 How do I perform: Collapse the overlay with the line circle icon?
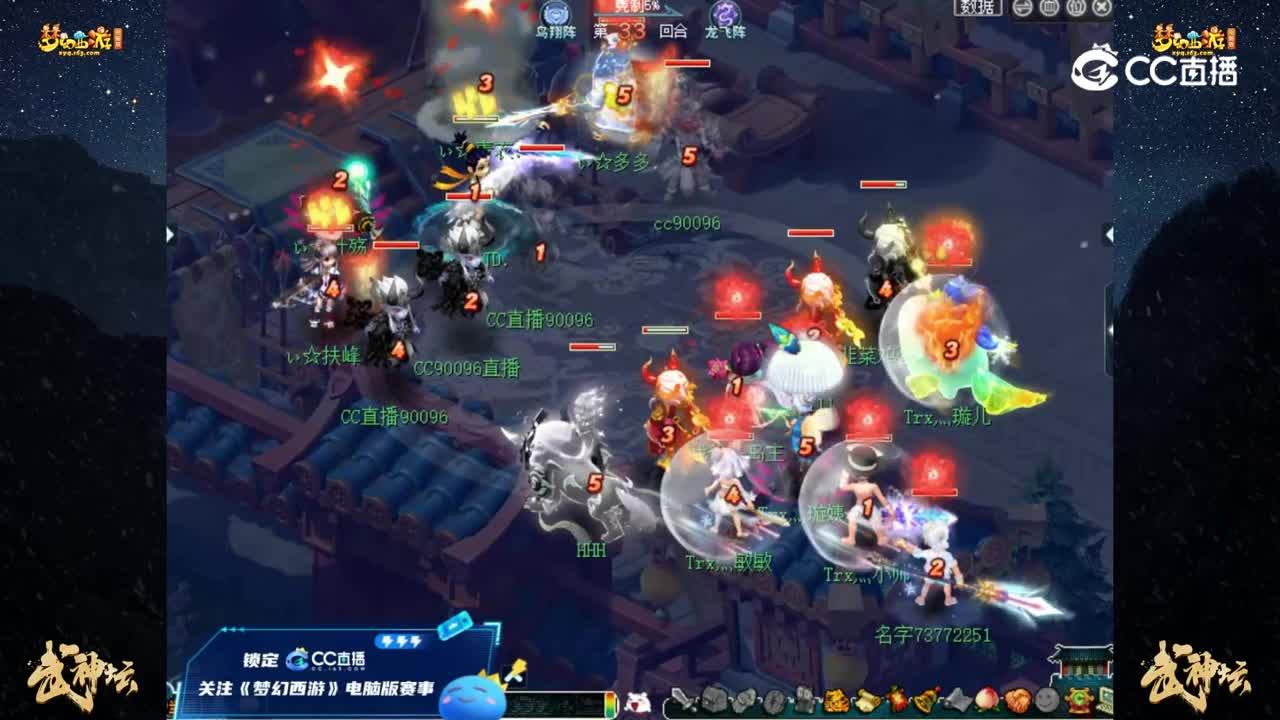(1022, 8)
